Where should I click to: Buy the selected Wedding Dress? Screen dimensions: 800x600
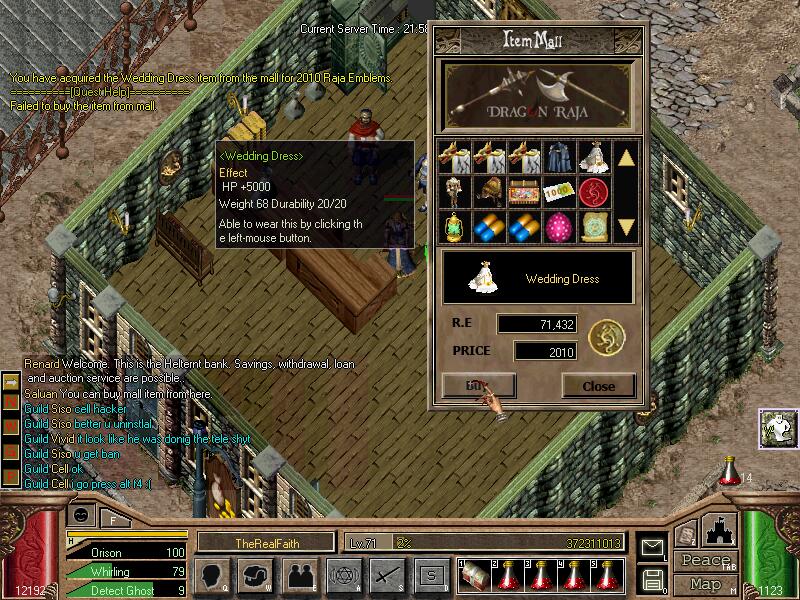tap(478, 386)
